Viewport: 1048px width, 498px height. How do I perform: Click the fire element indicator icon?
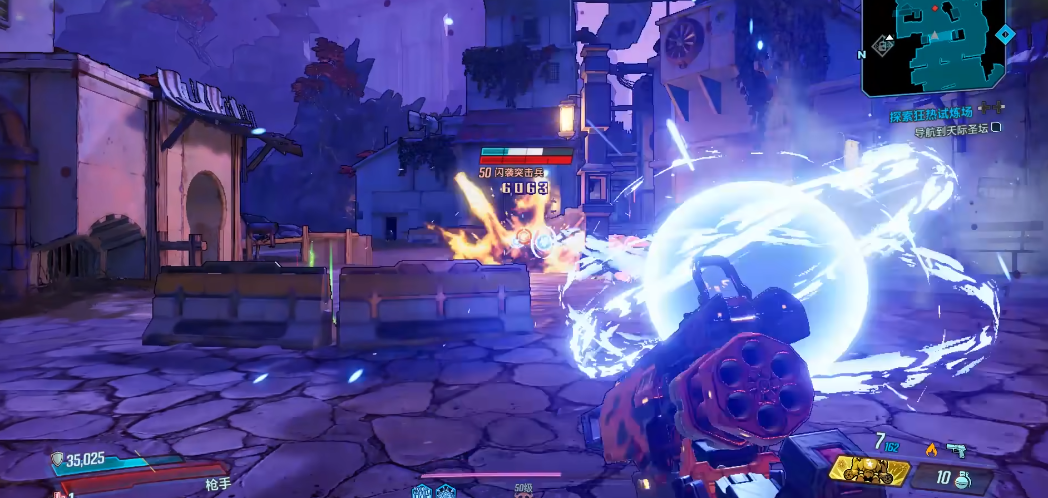click(x=930, y=448)
